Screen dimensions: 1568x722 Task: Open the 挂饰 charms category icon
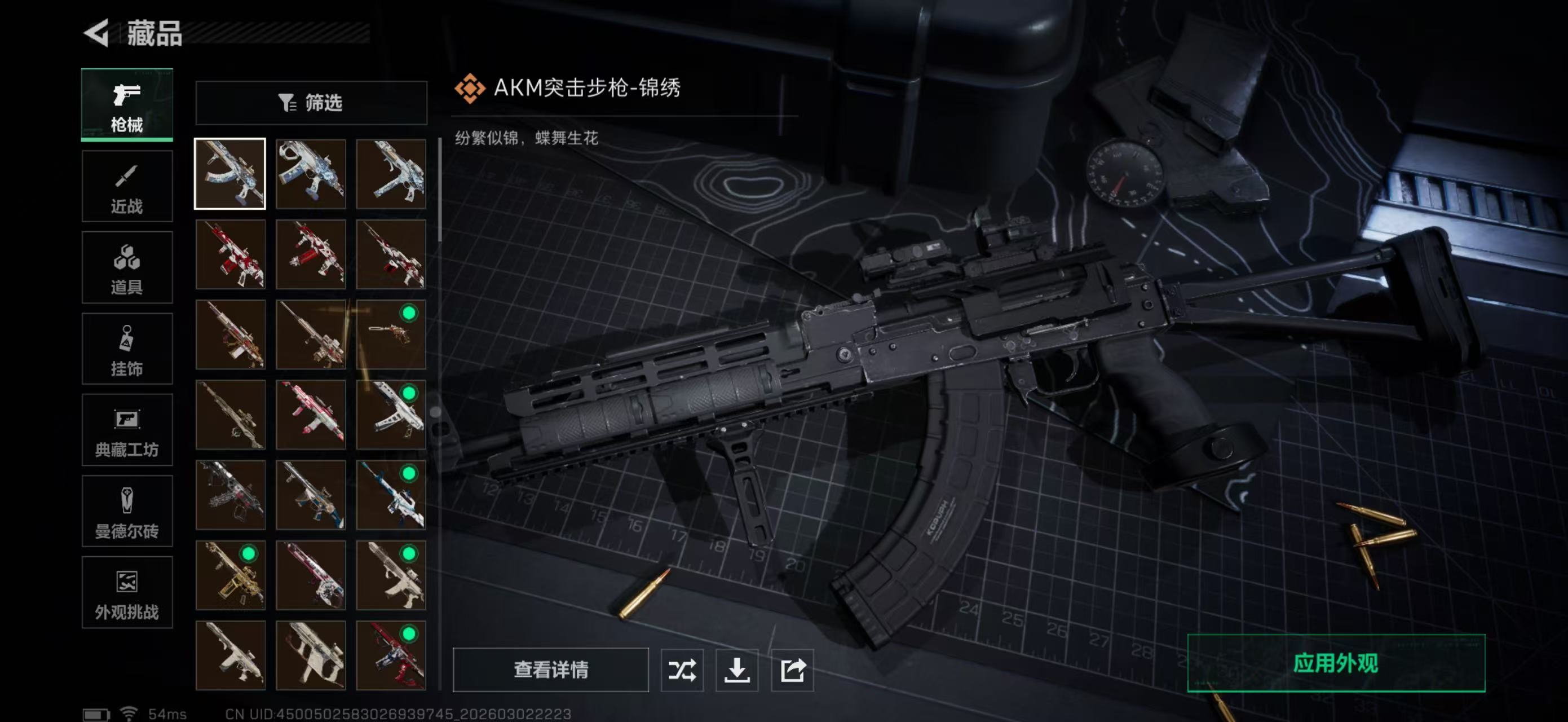[127, 349]
